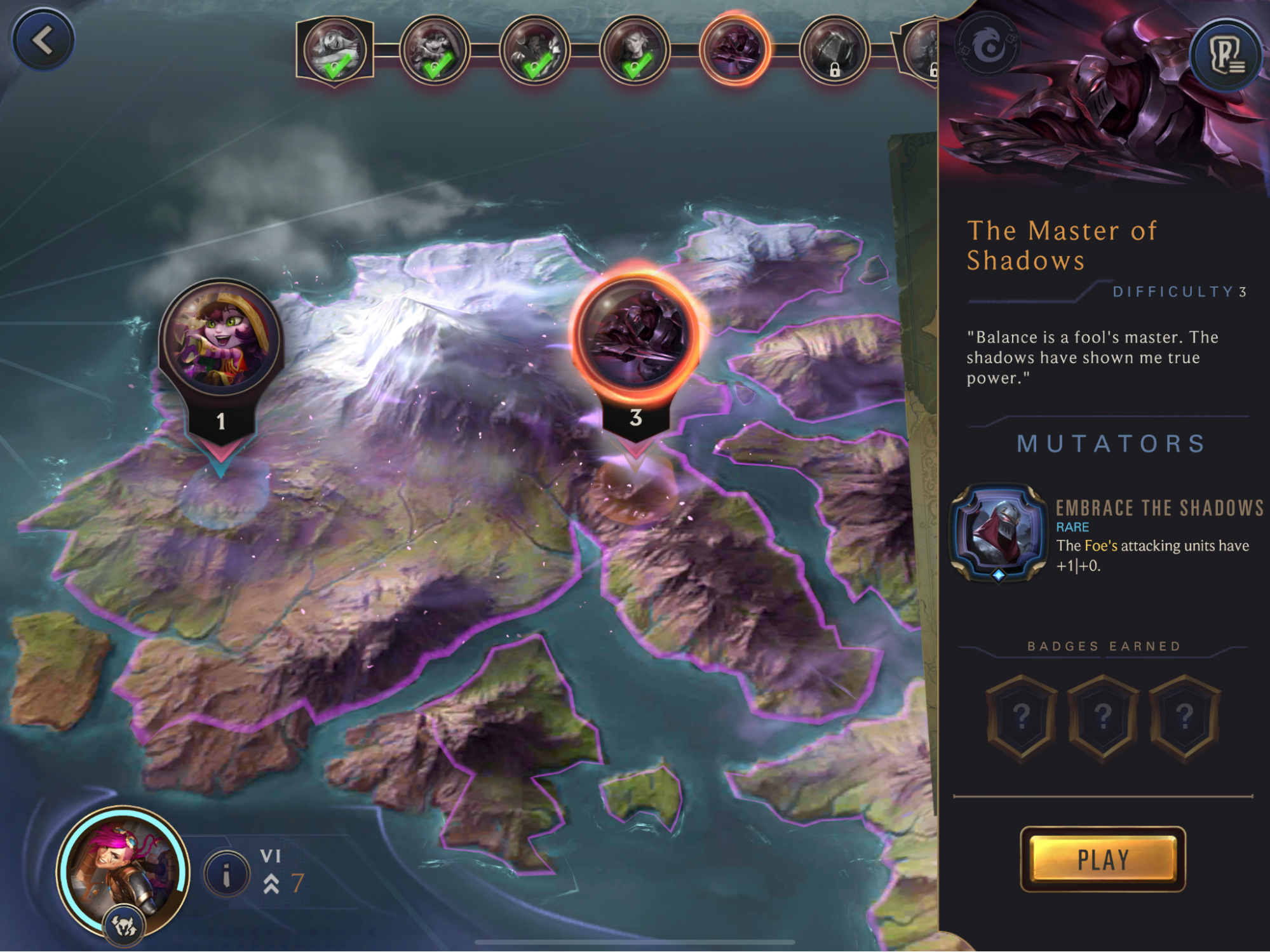Go back with the arrow button

pyautogui.click(x=43, y=41)
